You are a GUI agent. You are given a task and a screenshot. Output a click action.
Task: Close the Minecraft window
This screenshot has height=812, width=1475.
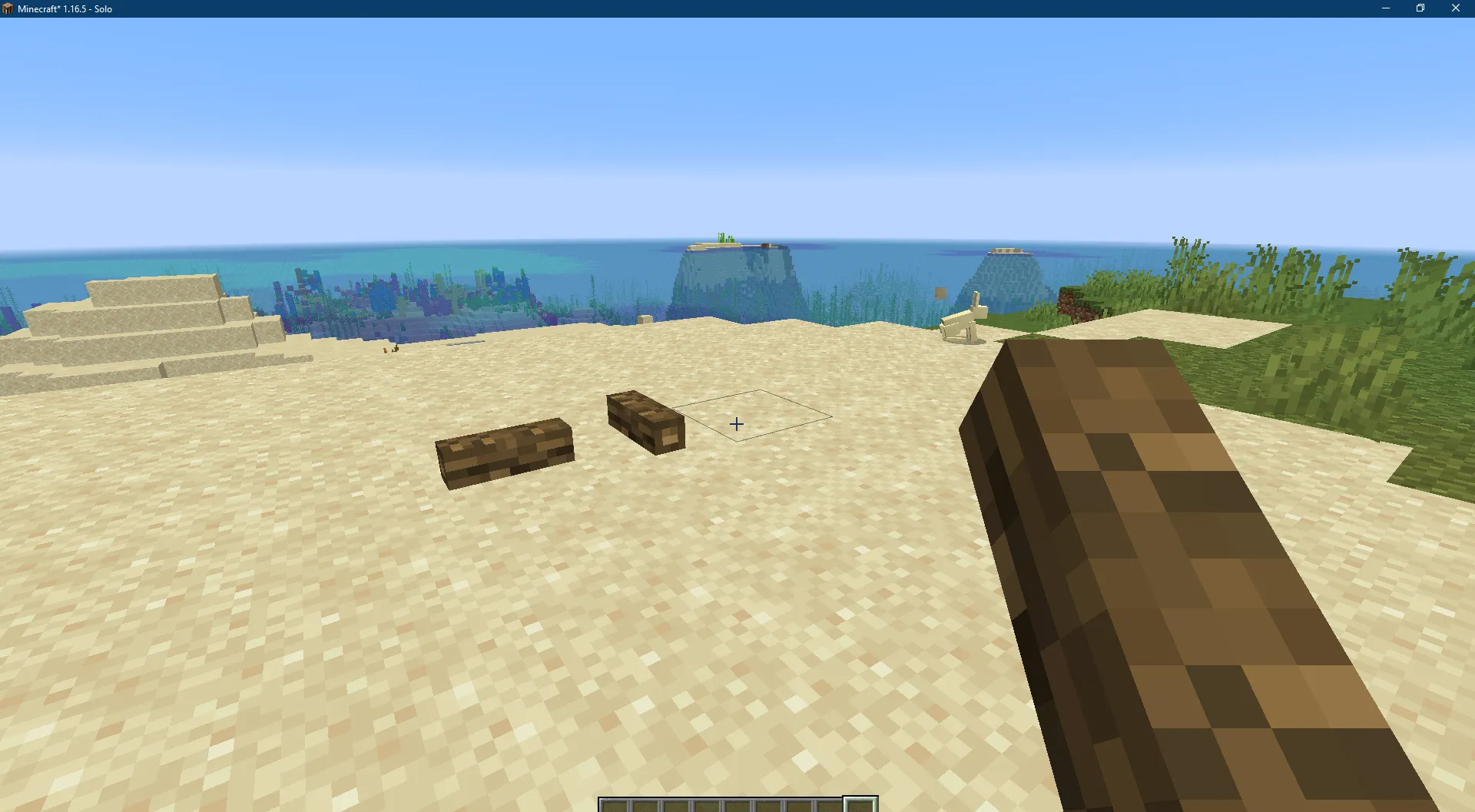[1456, 8]
